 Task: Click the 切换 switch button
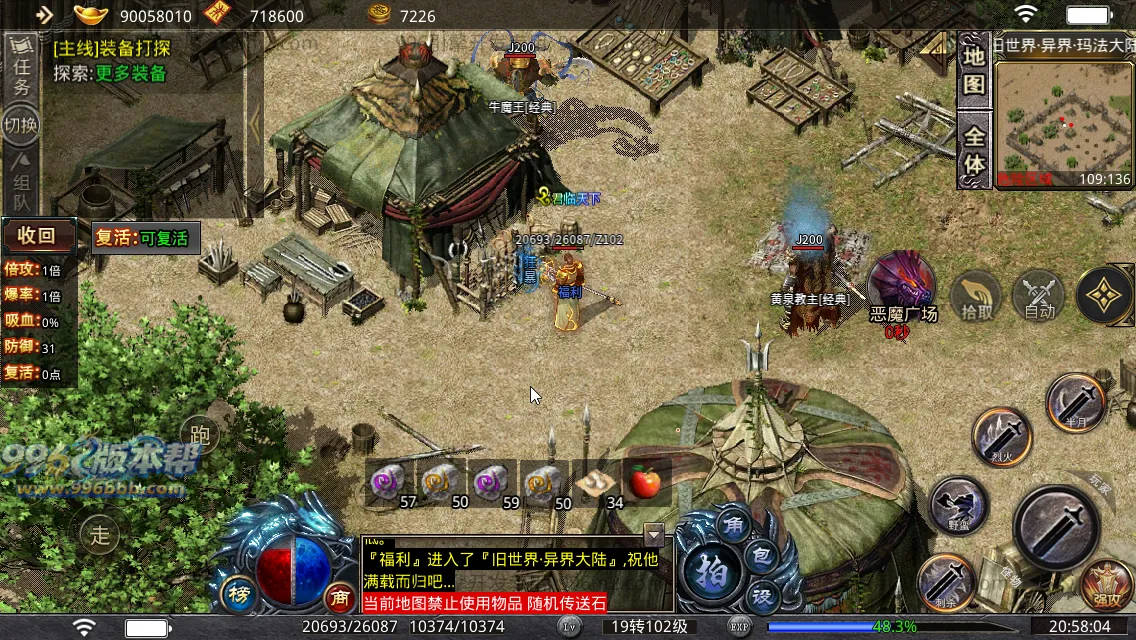coord(20,125)
